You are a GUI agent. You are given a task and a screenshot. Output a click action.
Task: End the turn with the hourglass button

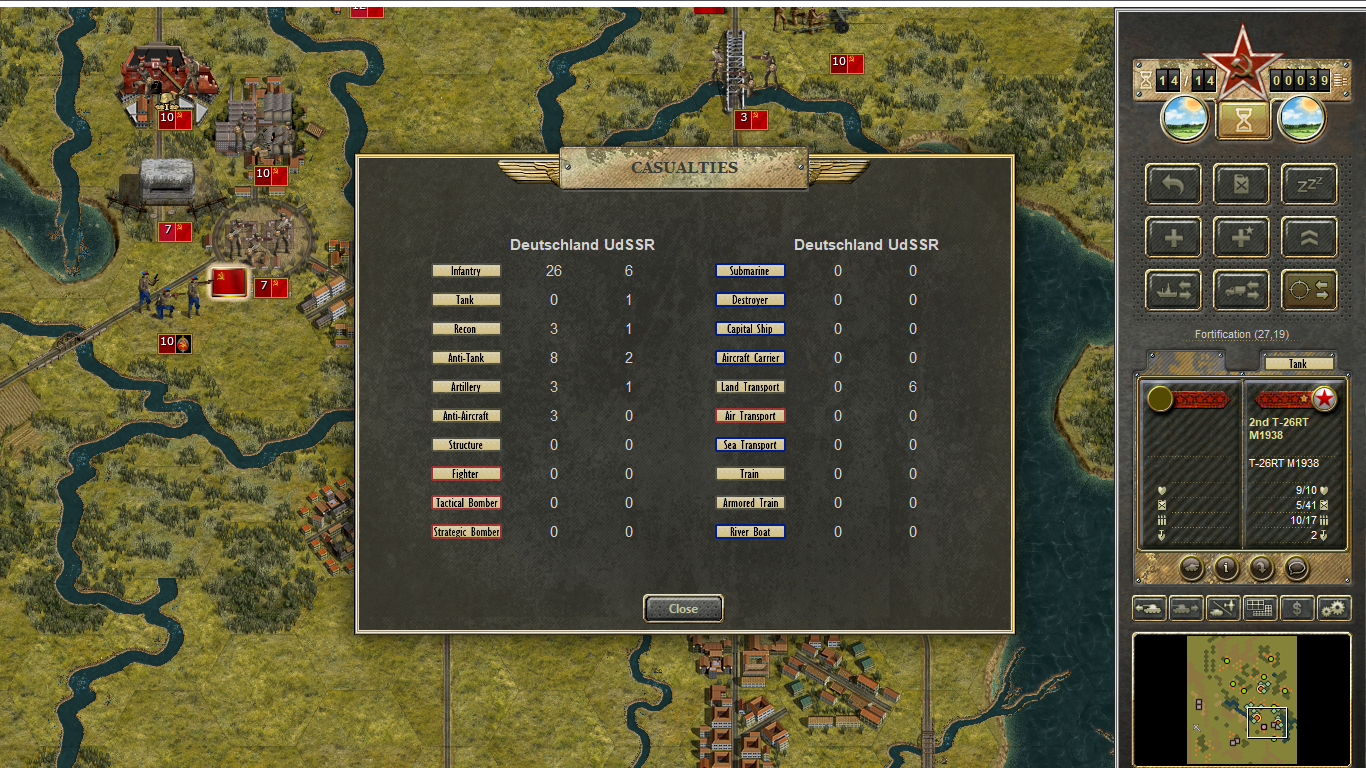tap(1243, 120)
